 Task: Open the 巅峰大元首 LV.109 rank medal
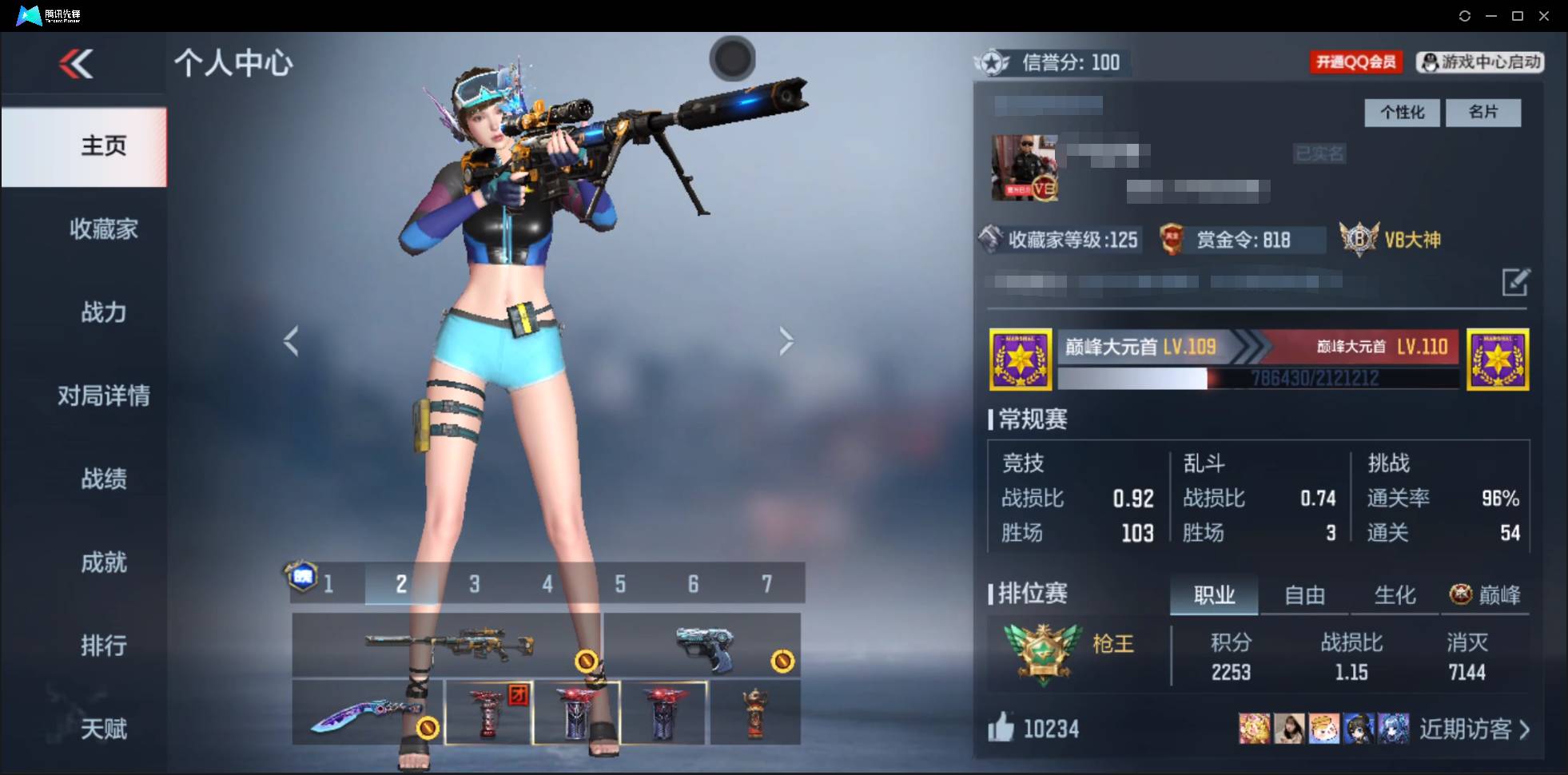point(1021,360)
